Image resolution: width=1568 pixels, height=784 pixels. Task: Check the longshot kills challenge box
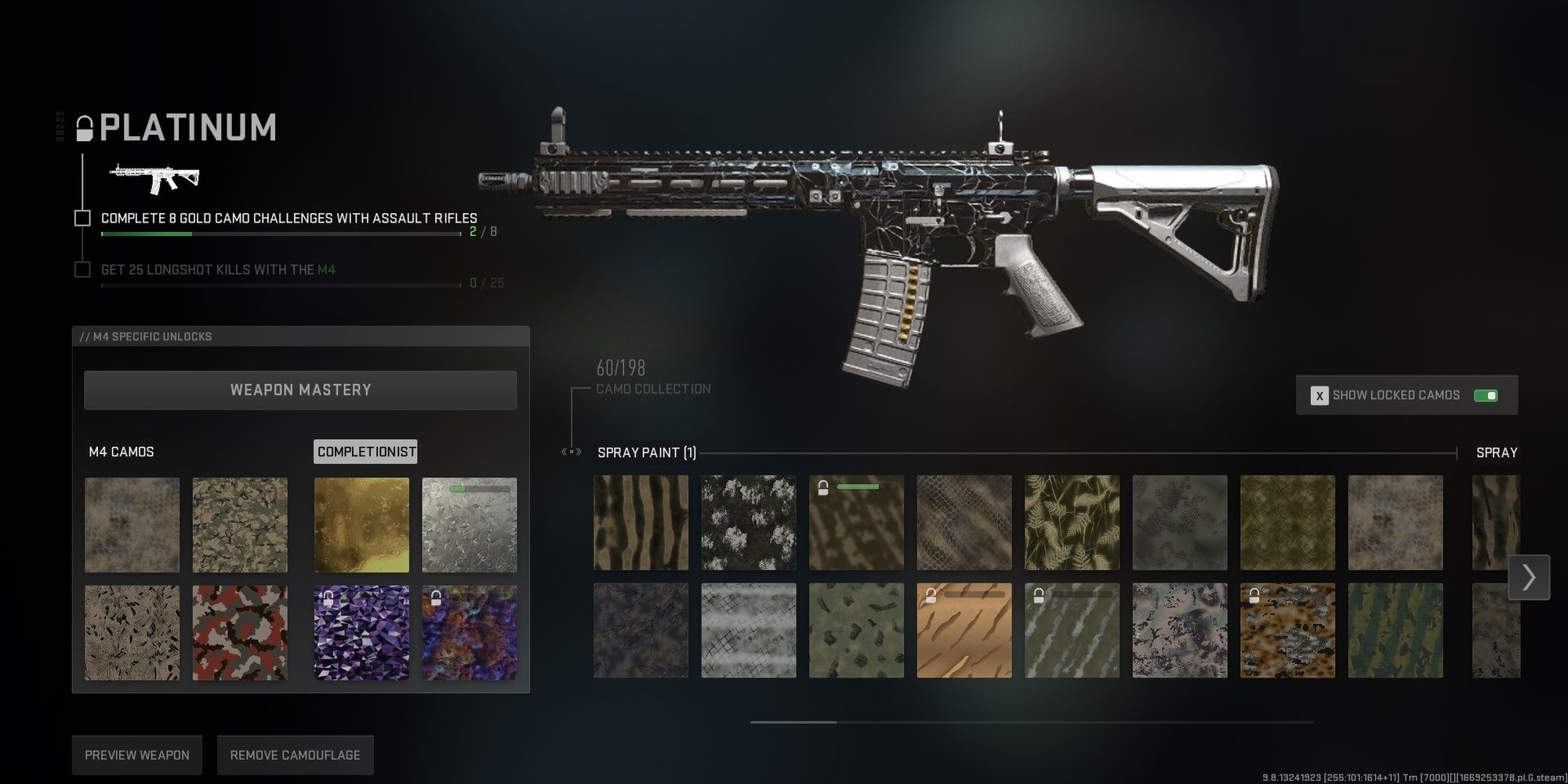[x=82, y=269]
